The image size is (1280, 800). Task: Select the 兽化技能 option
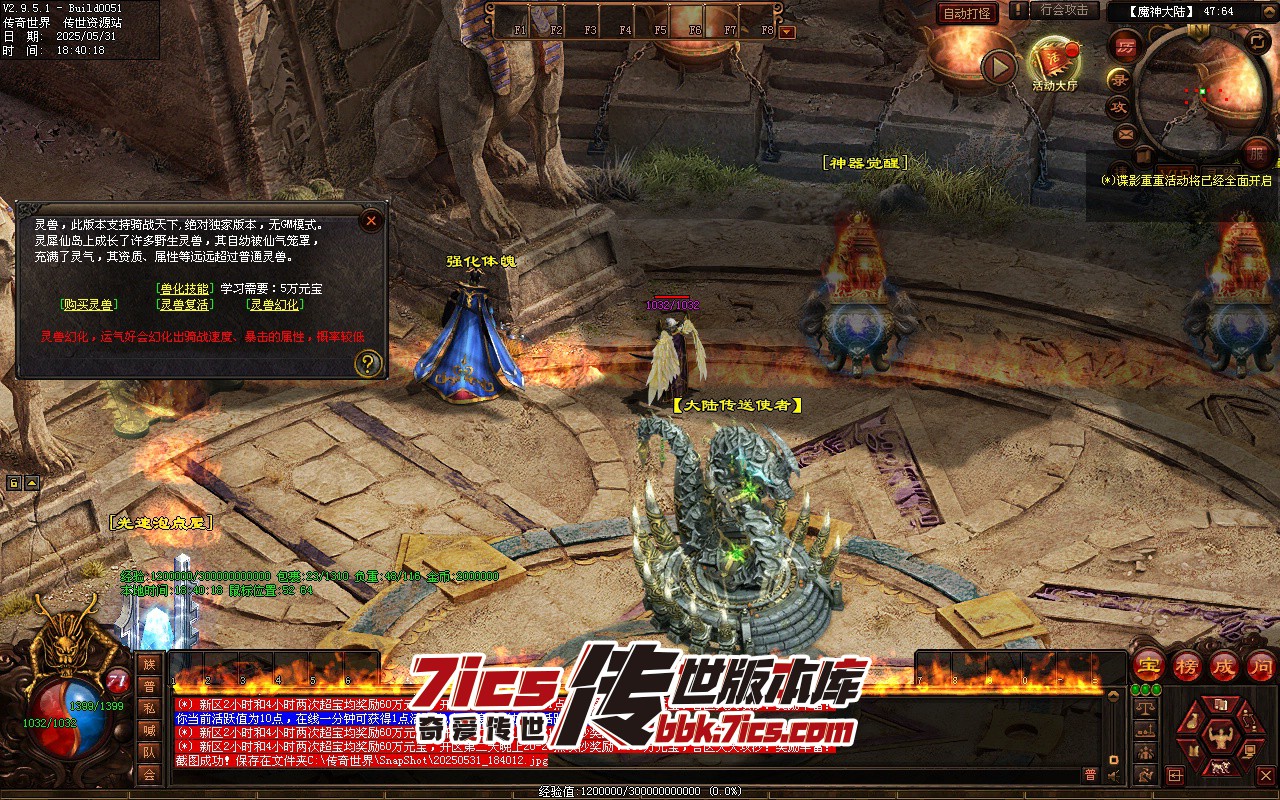coord(185,288)
